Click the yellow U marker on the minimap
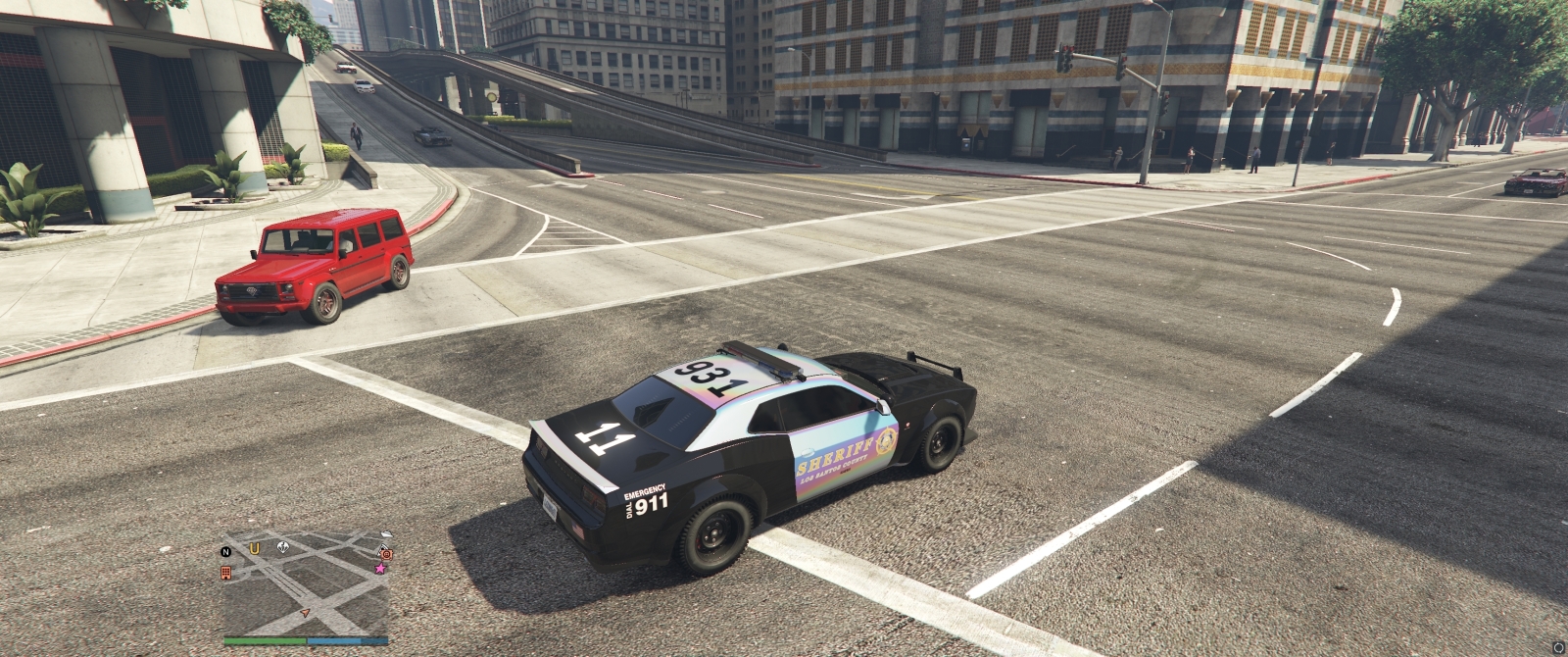1568x657 pixels. coord(255,548)
